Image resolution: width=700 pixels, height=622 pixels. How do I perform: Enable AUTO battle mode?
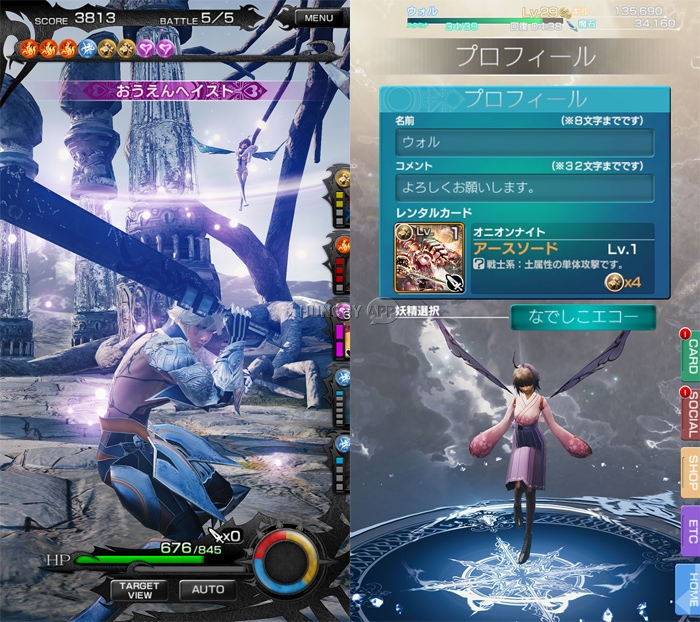[x=208, y=590]
